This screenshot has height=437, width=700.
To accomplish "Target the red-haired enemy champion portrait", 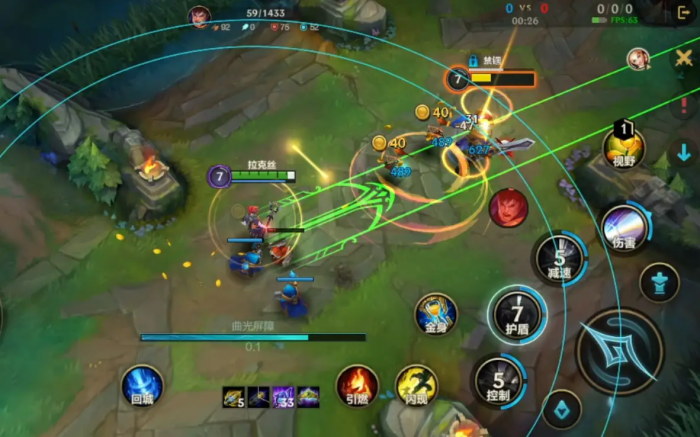I will [x=508, y=207].
